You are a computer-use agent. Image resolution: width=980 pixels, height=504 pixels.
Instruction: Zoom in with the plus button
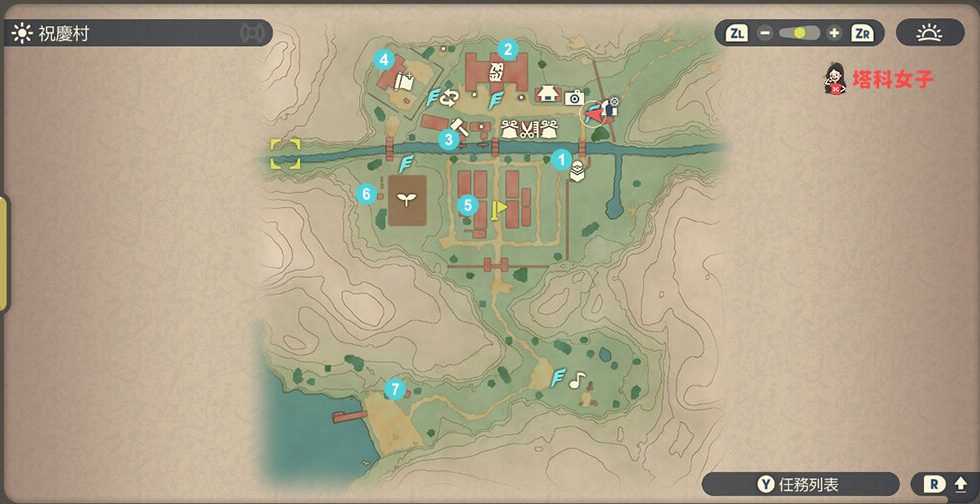coord(834,33)
